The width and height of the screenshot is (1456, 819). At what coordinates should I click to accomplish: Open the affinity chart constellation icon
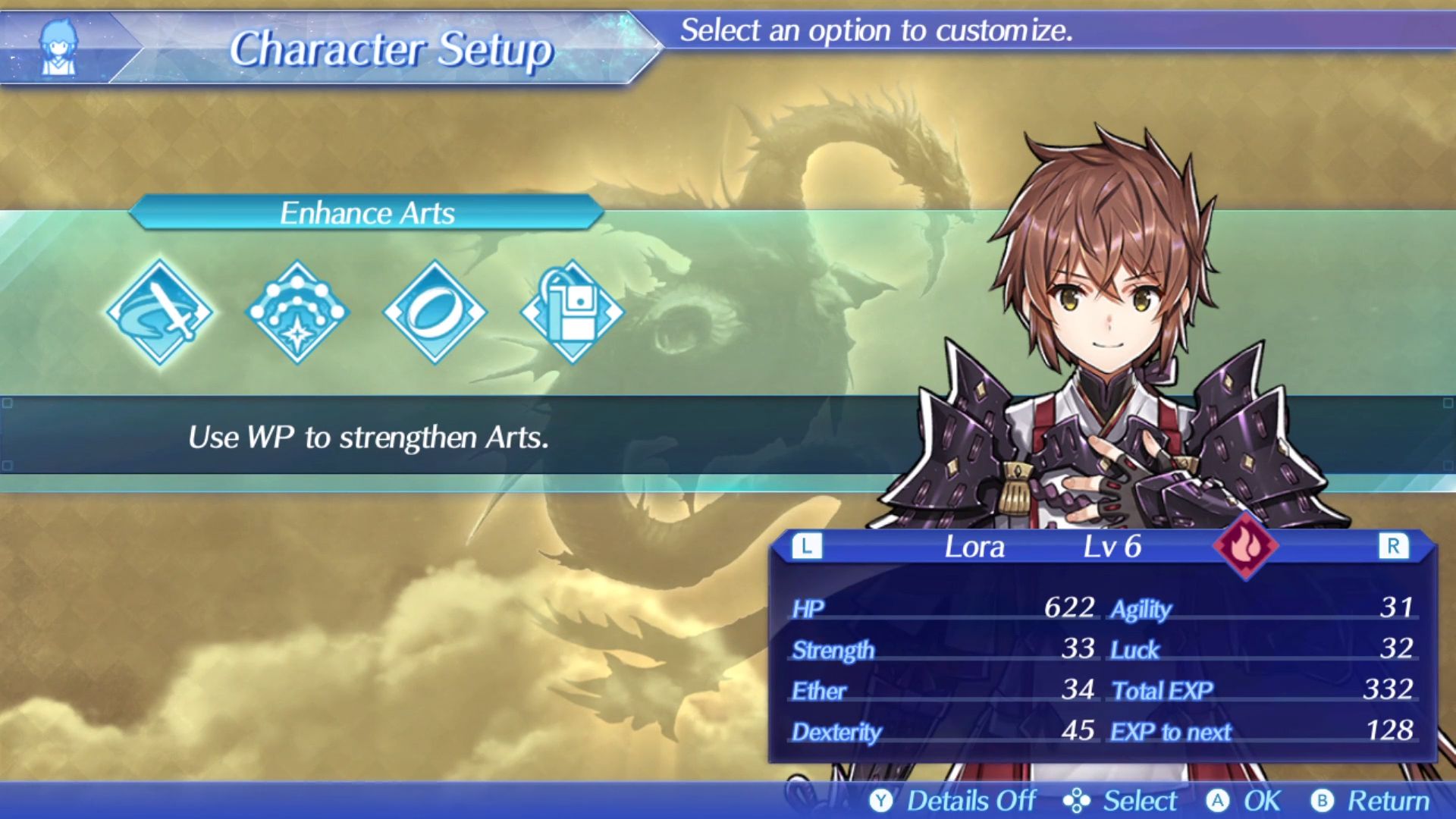(297, 312)
